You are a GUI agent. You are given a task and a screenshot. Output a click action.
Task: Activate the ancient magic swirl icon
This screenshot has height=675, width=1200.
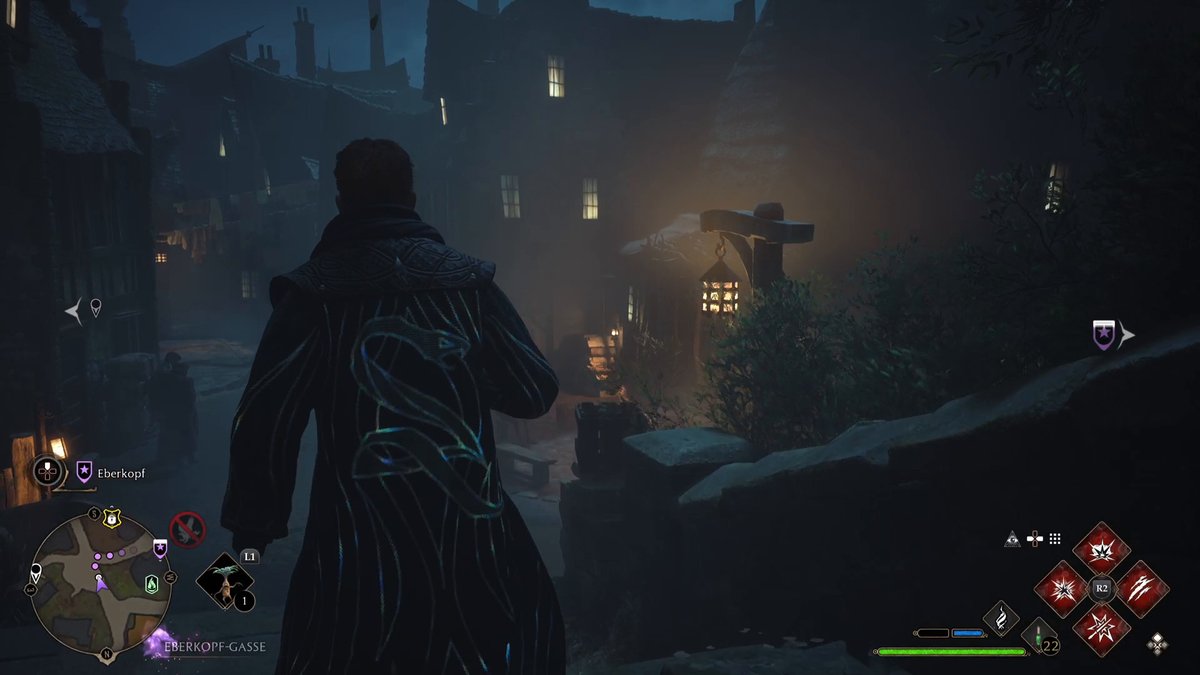pos(1000,619)
